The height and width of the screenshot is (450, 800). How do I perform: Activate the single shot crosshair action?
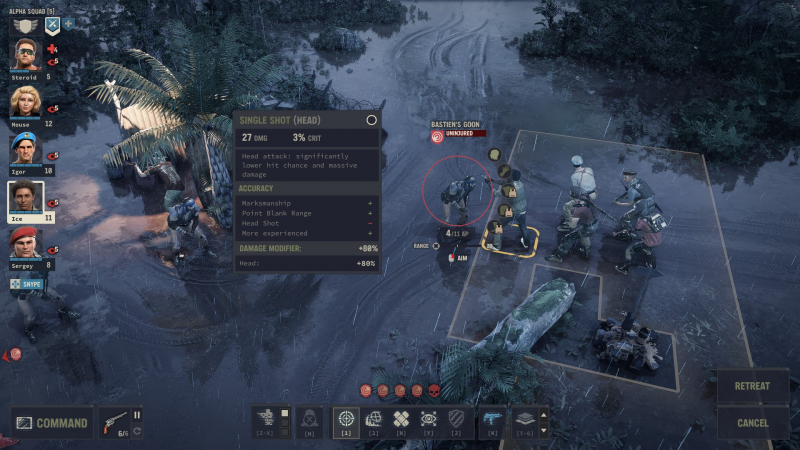[x=346, y=420]
